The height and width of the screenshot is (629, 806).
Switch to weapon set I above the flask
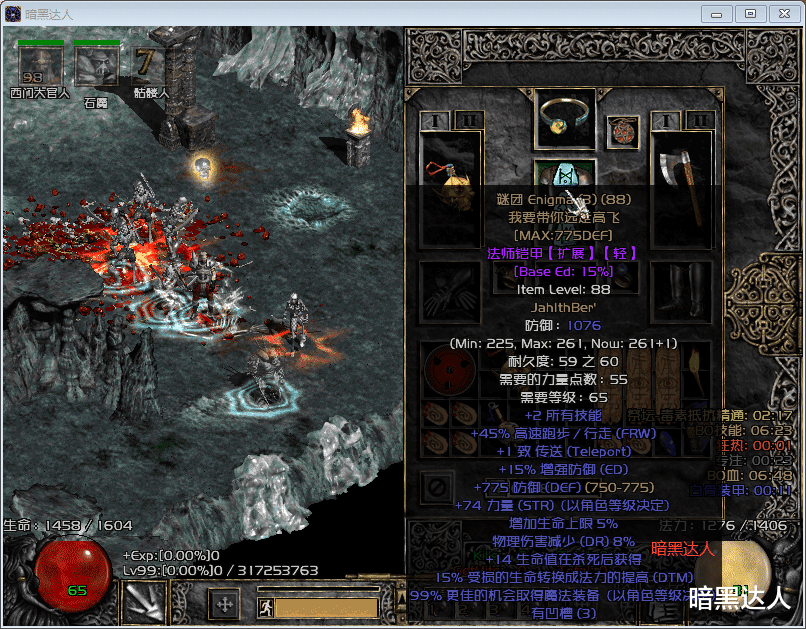pyautogui.click(x=433, y=121)
